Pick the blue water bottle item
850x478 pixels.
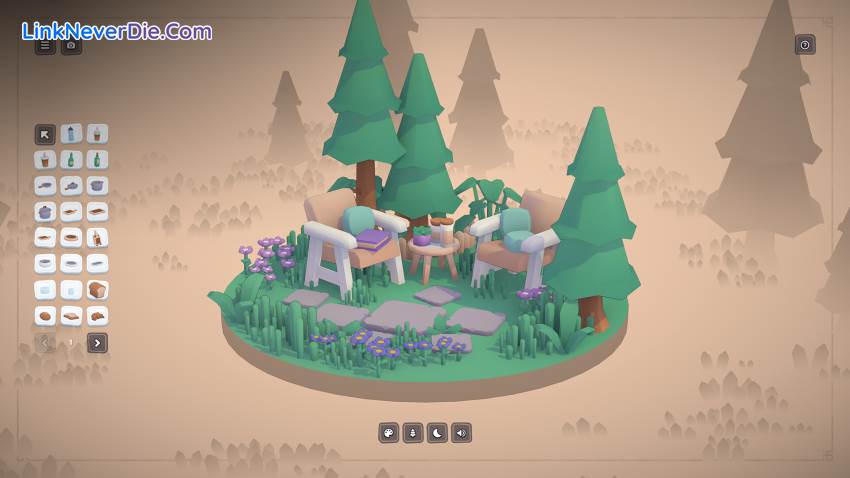tap(71, 134)
